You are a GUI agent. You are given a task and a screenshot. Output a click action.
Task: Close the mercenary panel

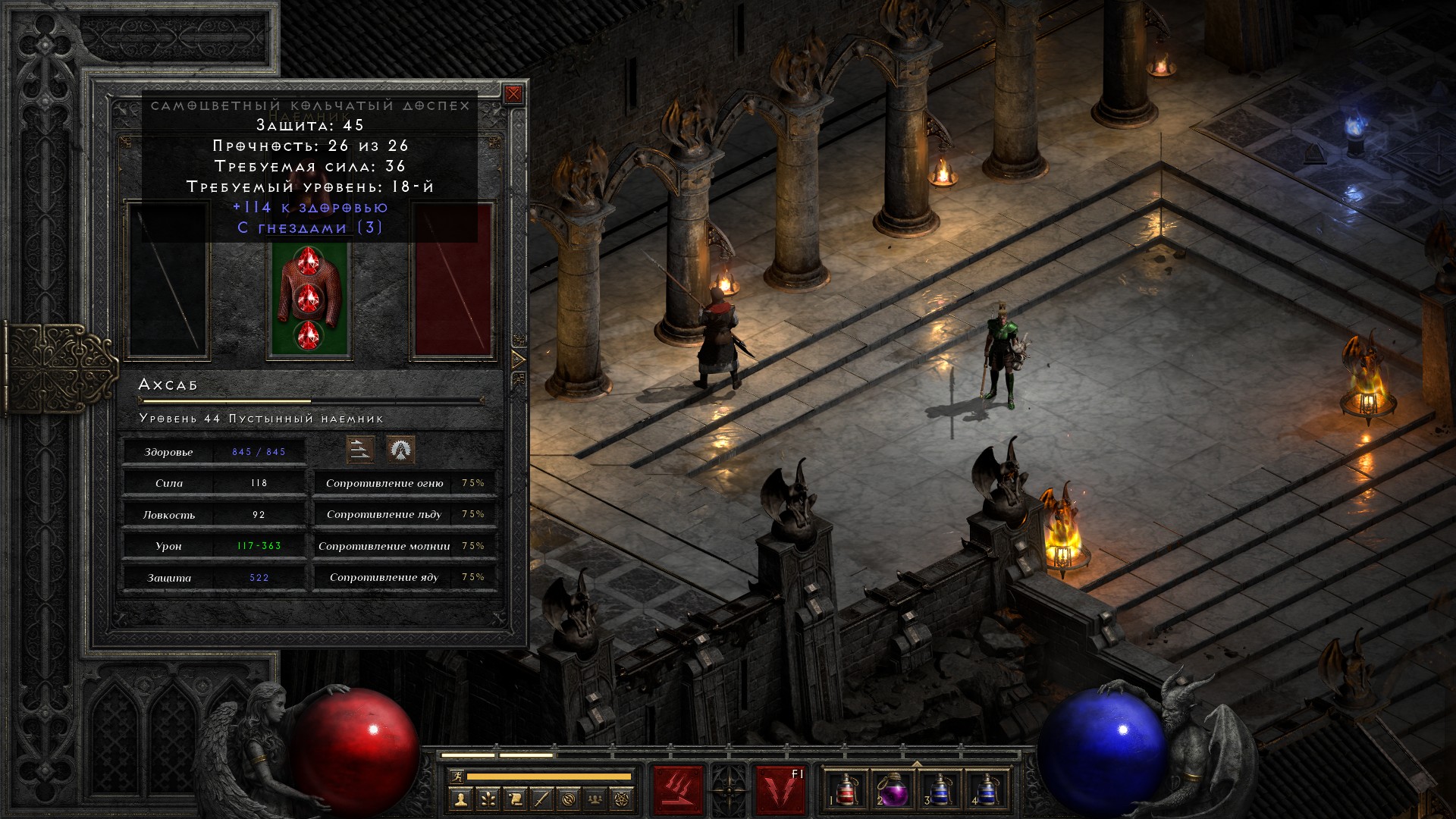pos(513,94)
